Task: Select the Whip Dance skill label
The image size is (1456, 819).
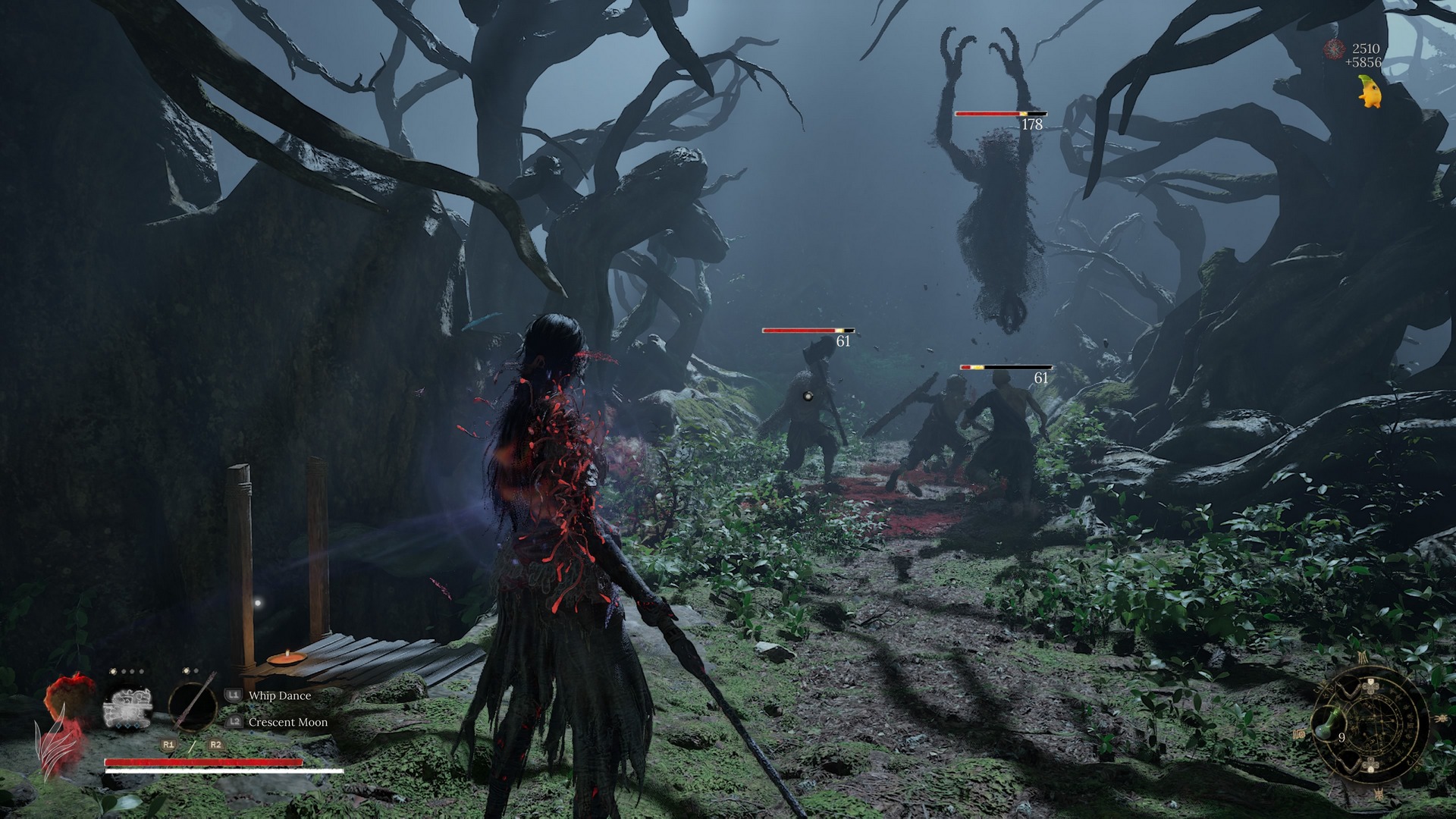Action: pos(279,695)
